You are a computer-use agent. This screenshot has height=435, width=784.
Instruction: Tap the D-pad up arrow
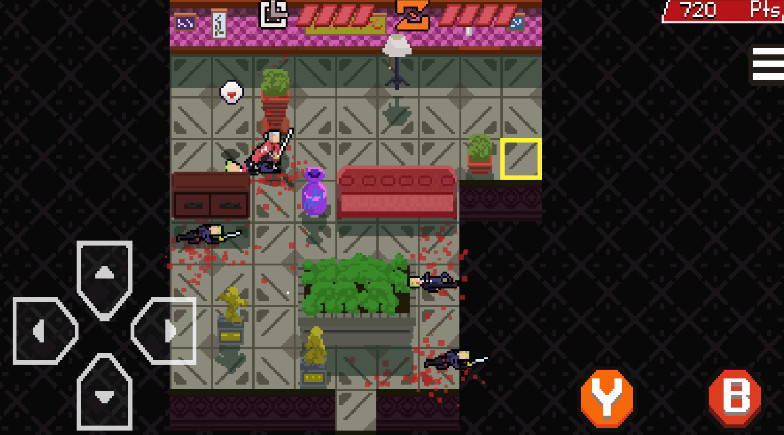(104, 275)
